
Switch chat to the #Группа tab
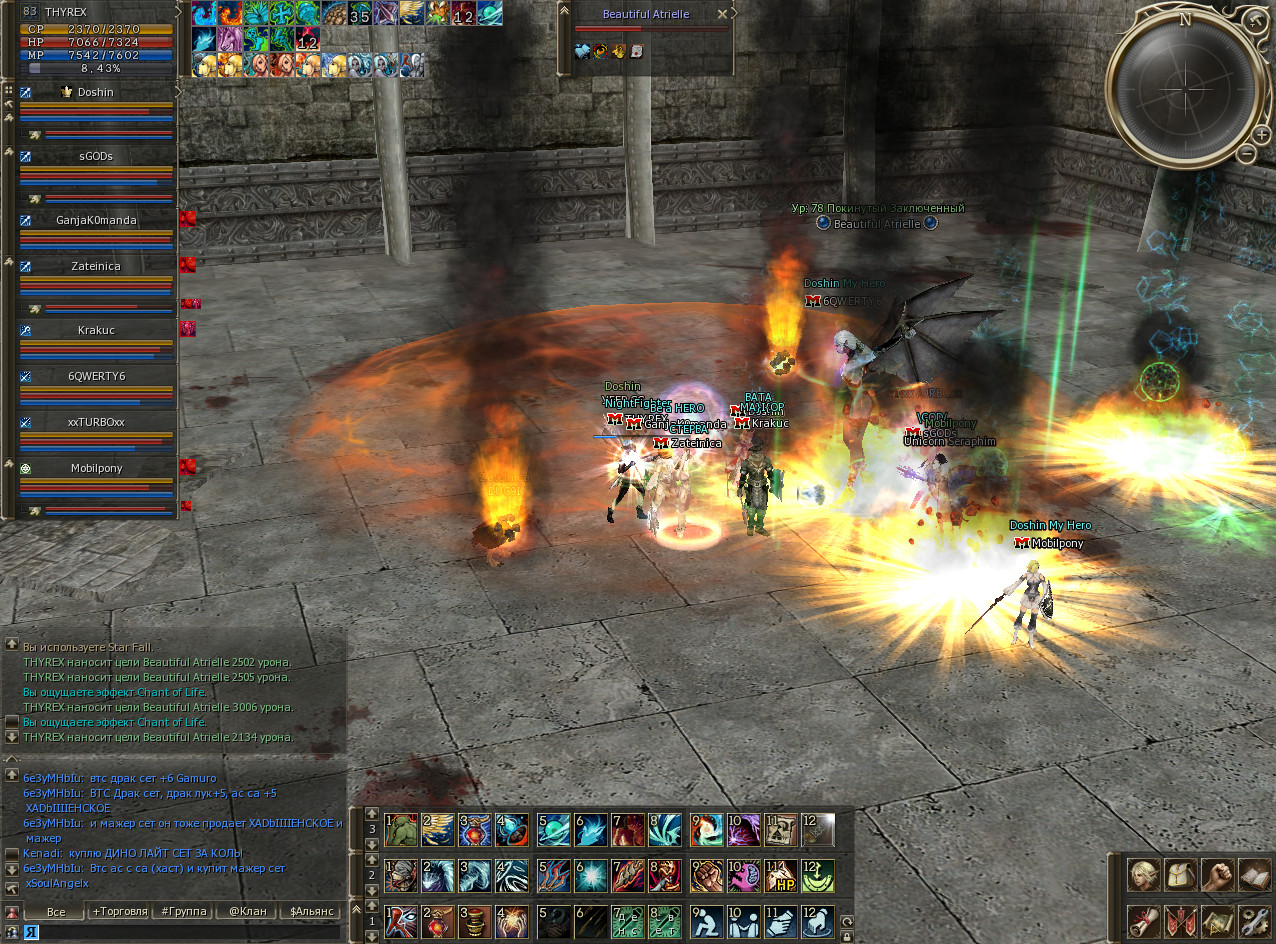tap(184, 912)
